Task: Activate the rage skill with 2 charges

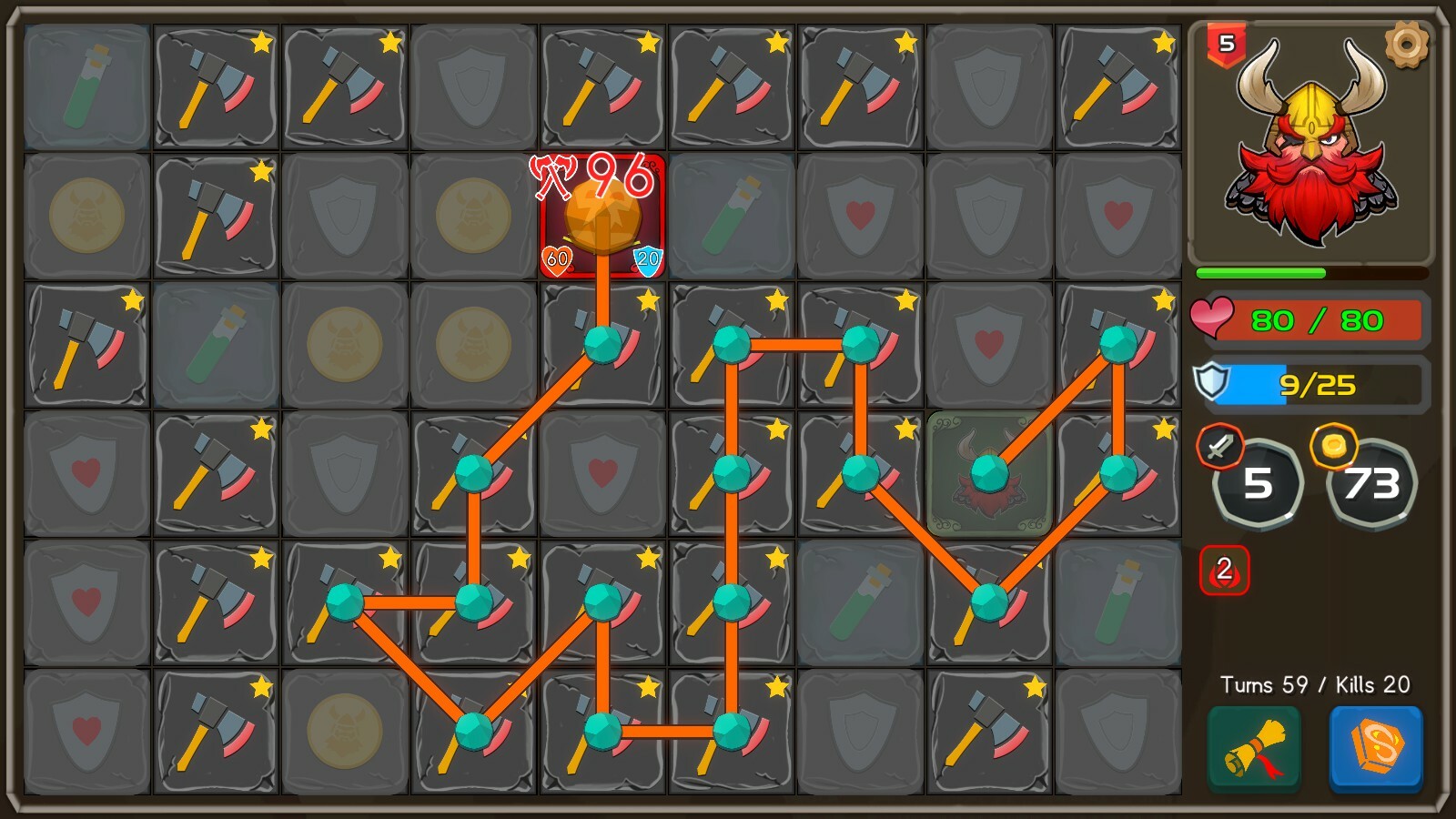Action: coord(1225,571)
